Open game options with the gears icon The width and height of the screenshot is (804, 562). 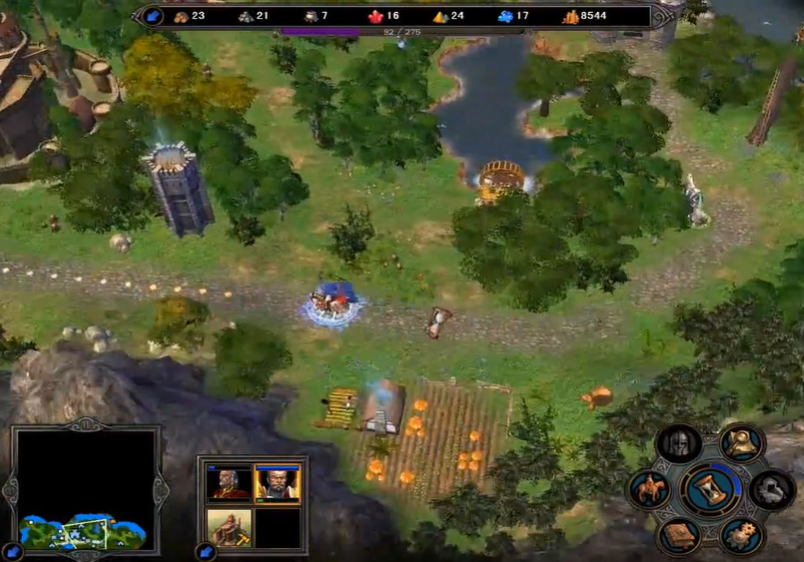742,535
